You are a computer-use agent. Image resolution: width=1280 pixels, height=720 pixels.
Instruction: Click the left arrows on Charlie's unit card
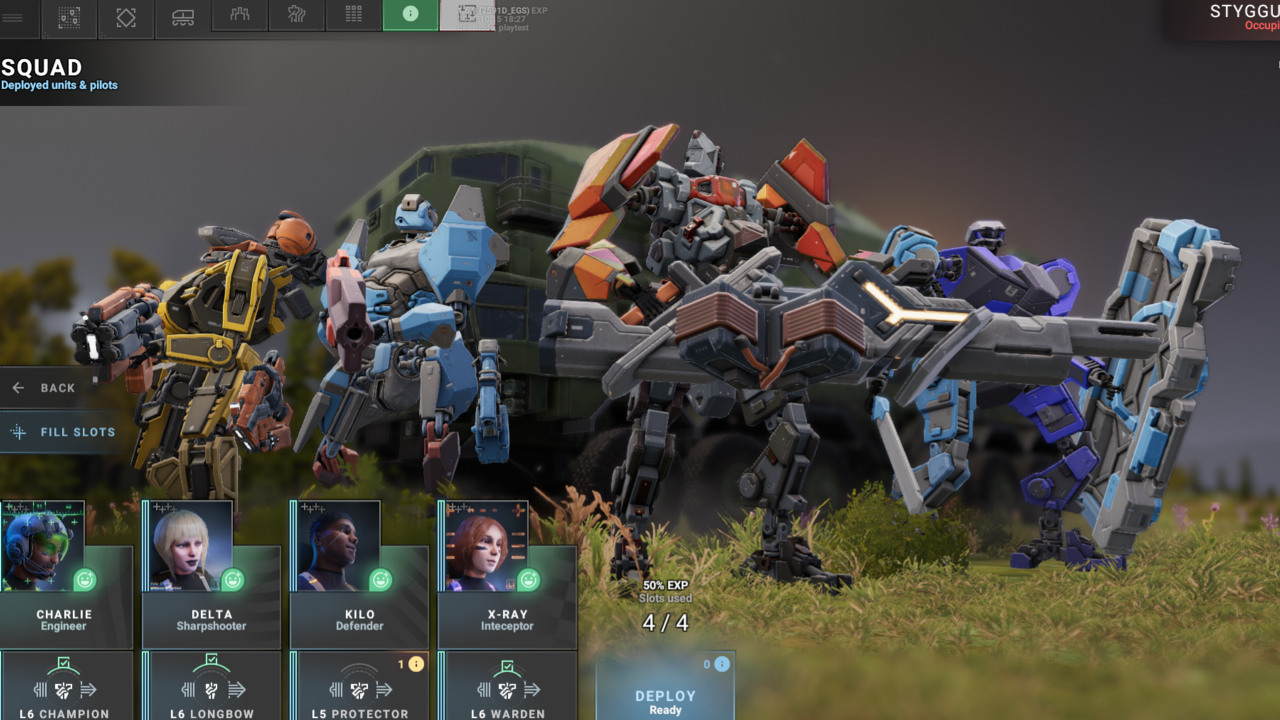pyautogui.click(x=40, y=688)
